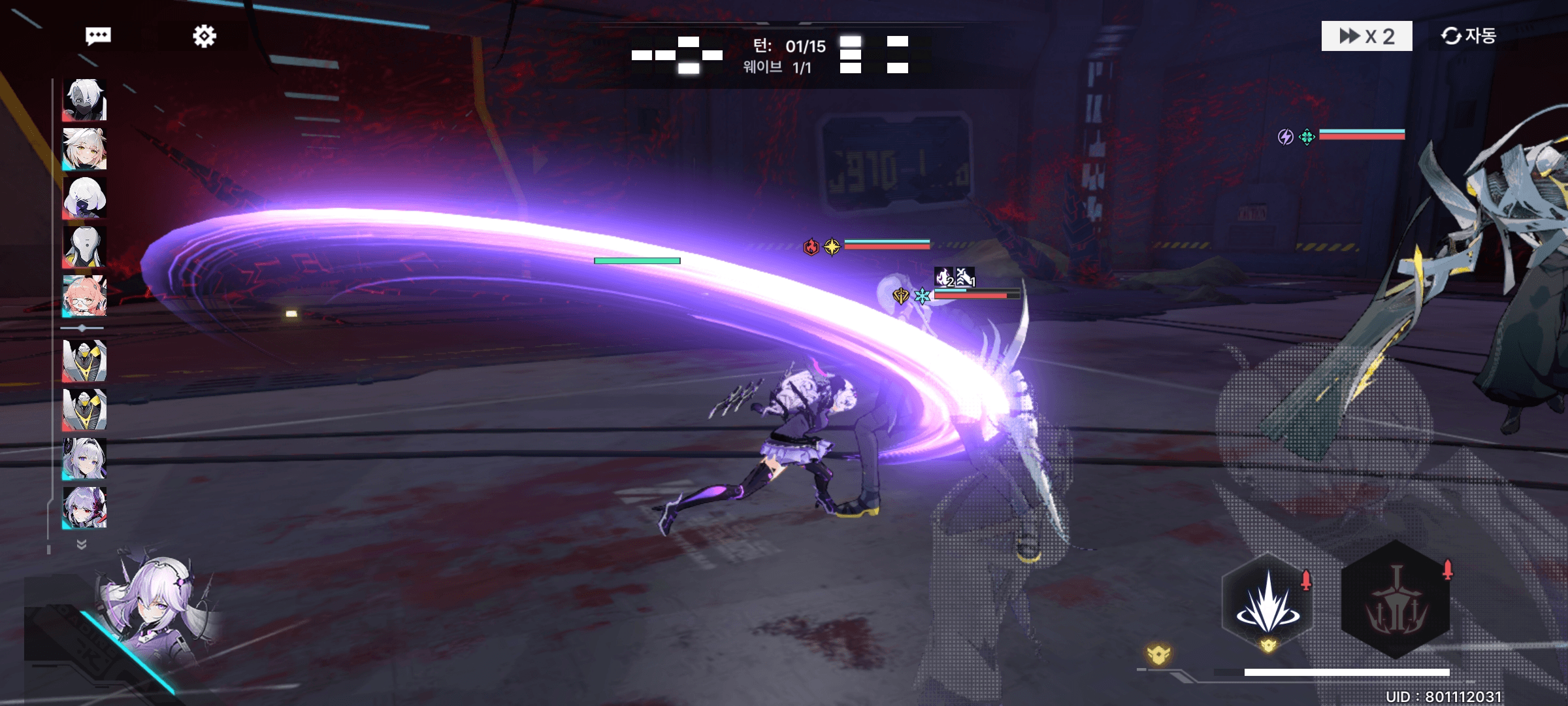The height and width of the screenshot is (706, 1568).
Task: Toggle the 자동 auto-battle button
Action: pos(1469,36)
